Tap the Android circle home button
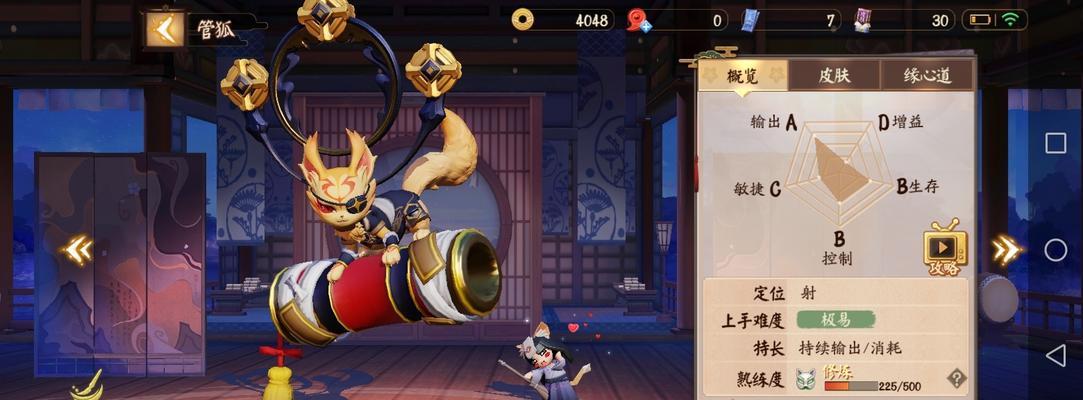 (x=1055, y=249)
